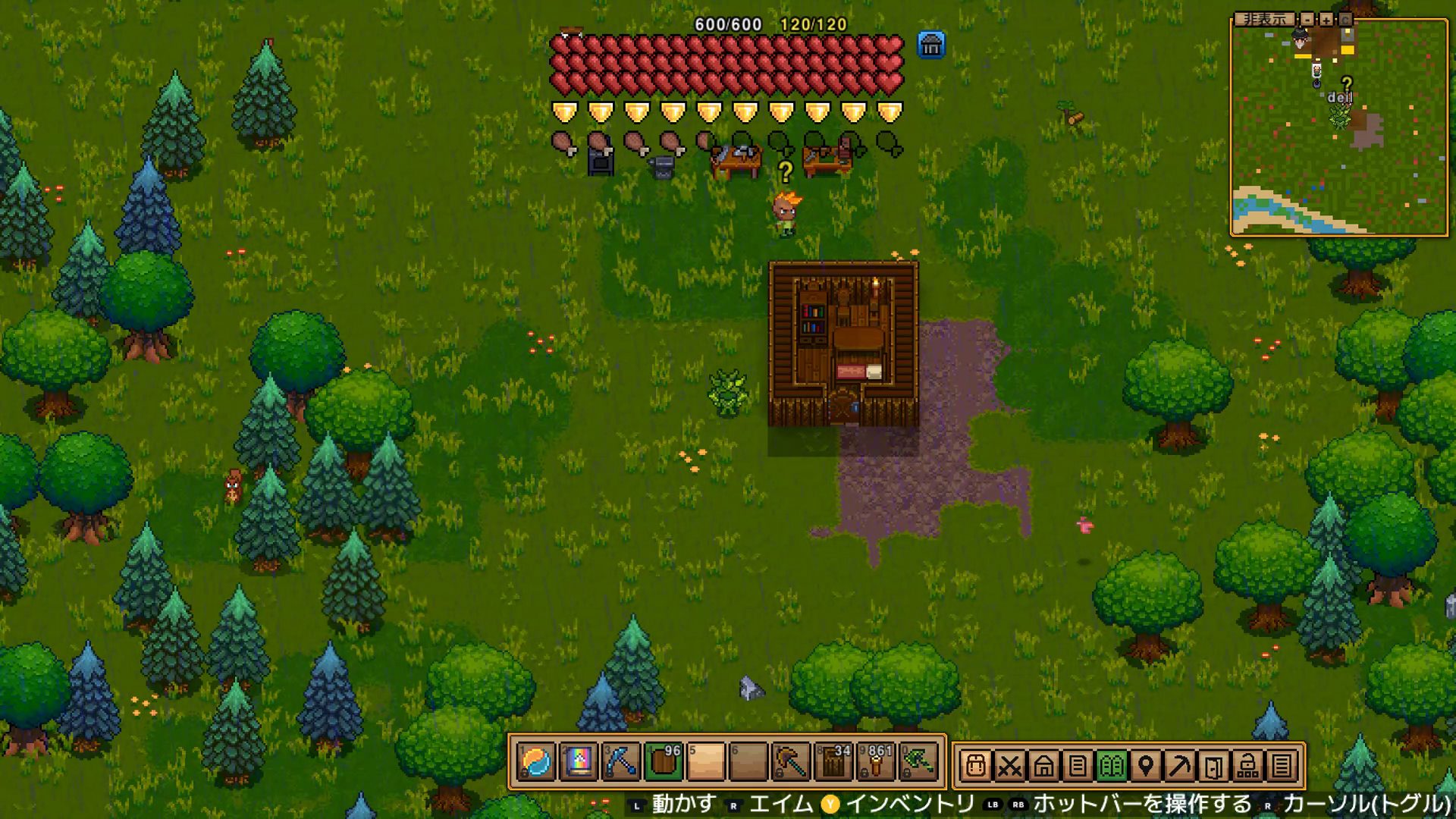
Task: Click the crossed swords toolbar icon
Action: tap(1009, 766)
